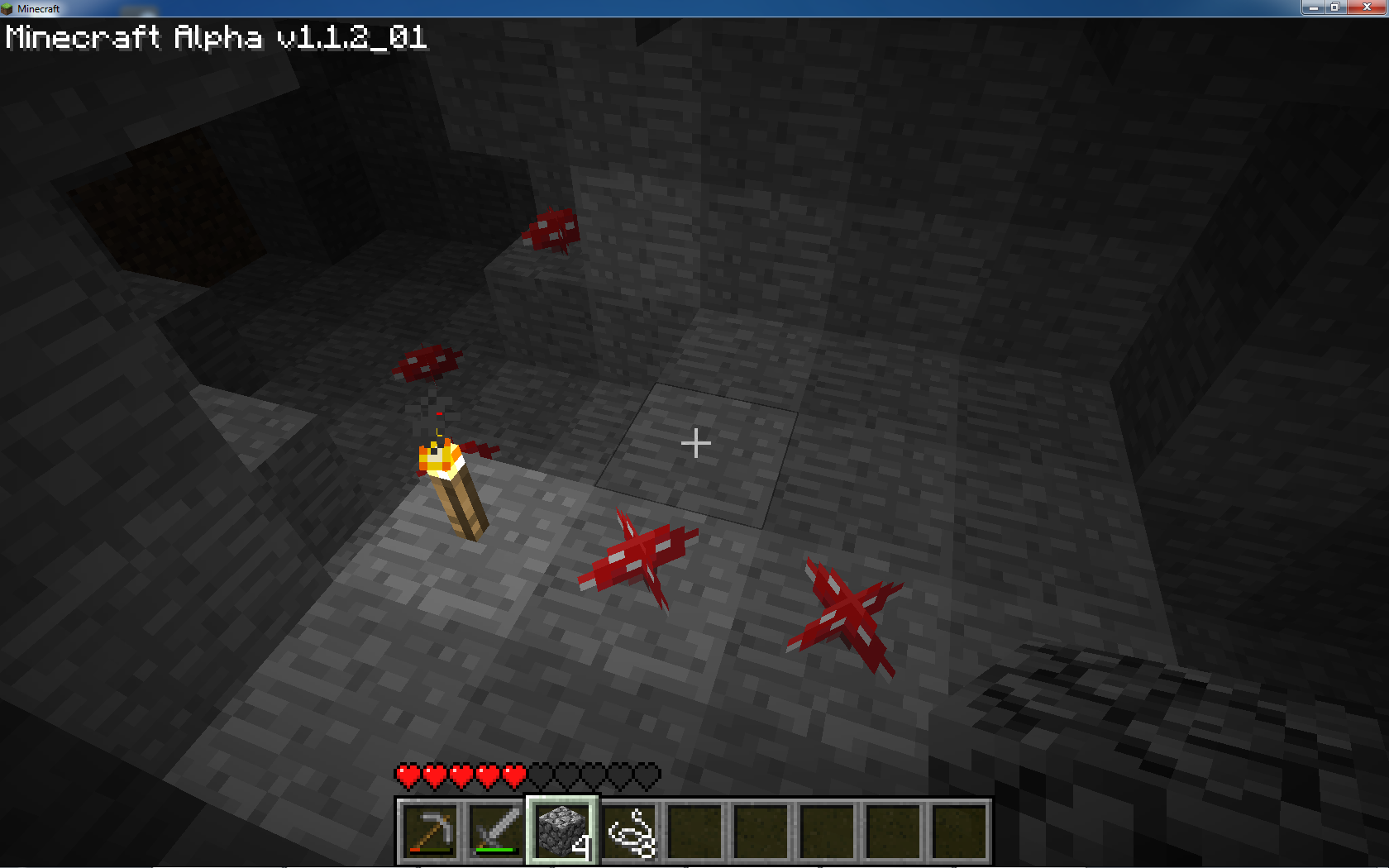The image size is (1389, 868).
Task: Select the string item slot
Action: pos(629,830)
